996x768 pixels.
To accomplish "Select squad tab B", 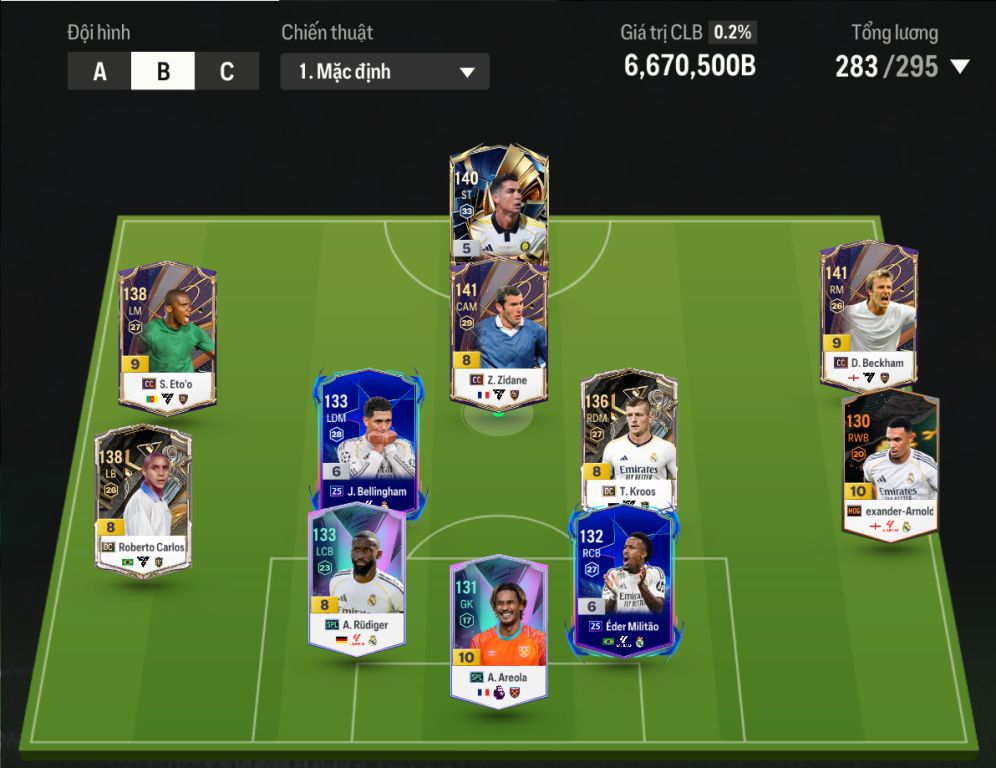I will 163,72.
